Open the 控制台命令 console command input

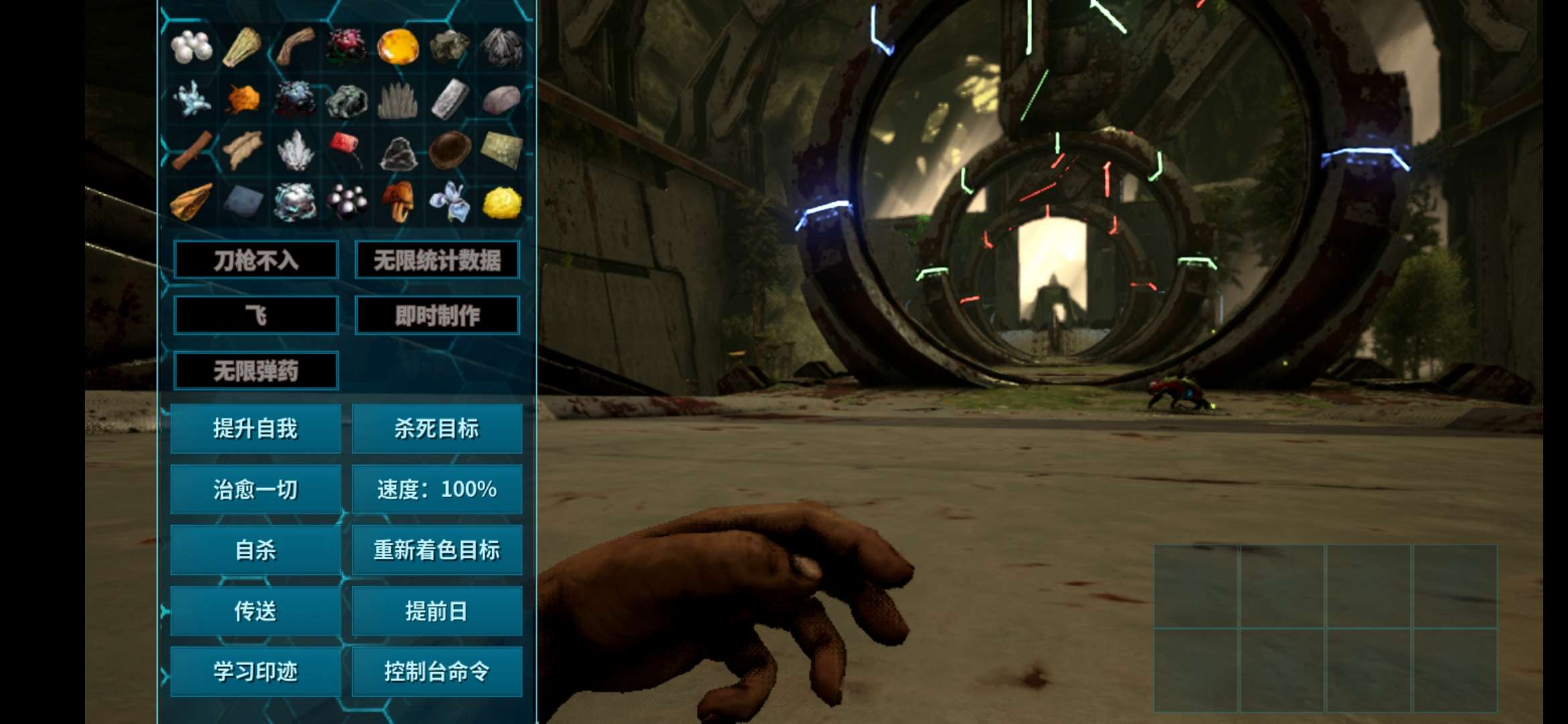(437, 671)
